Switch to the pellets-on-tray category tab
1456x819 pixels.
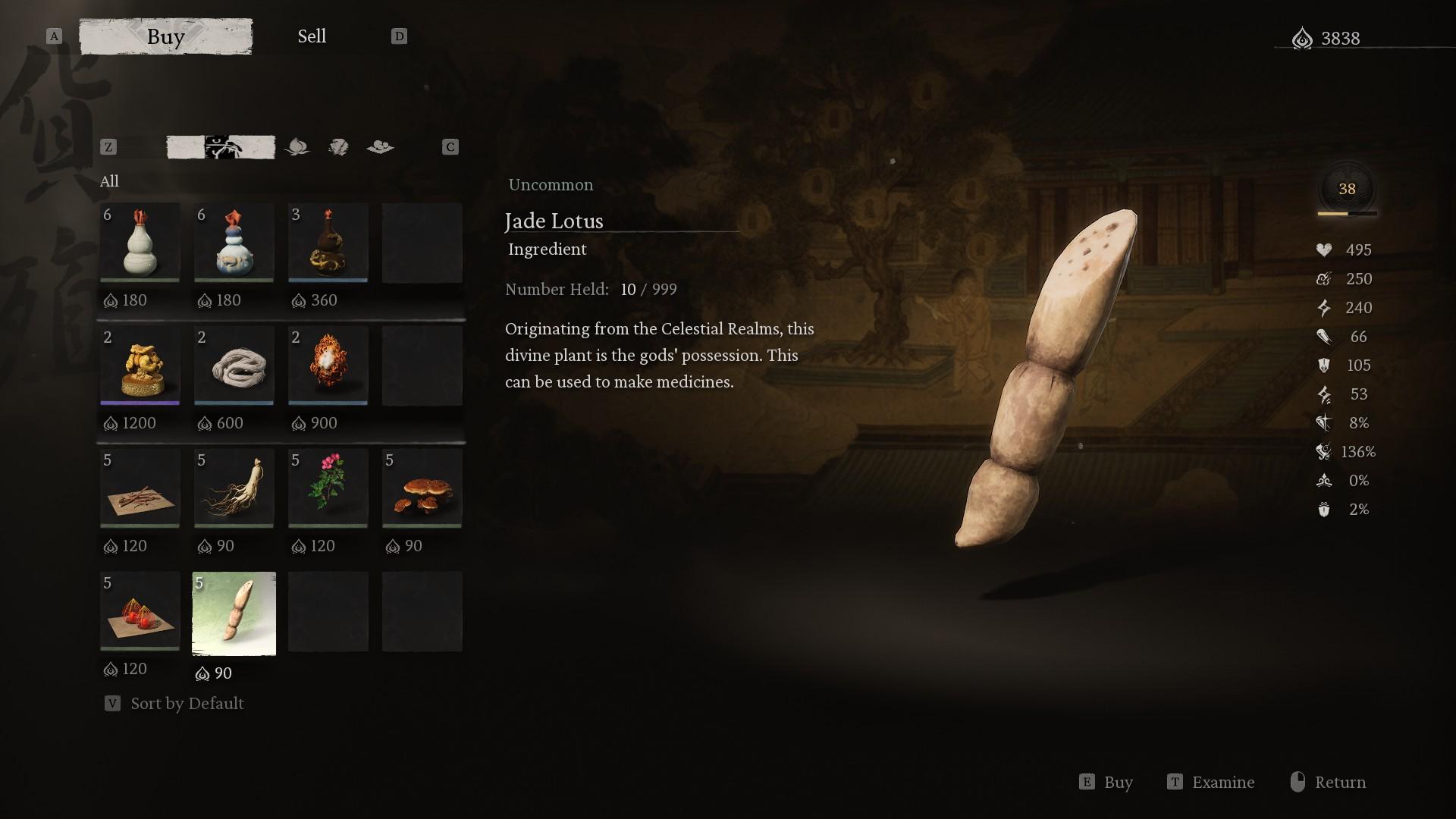[x=380, y=147]
